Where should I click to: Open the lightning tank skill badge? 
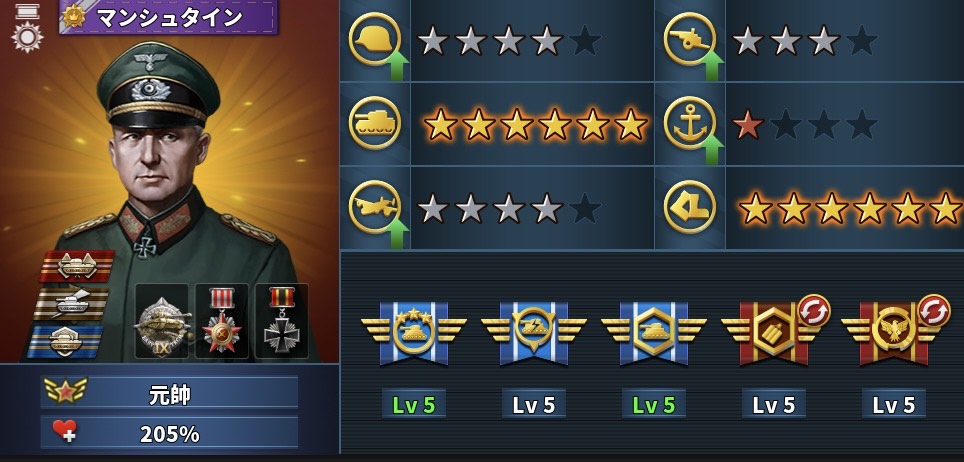tap(533, 330)
